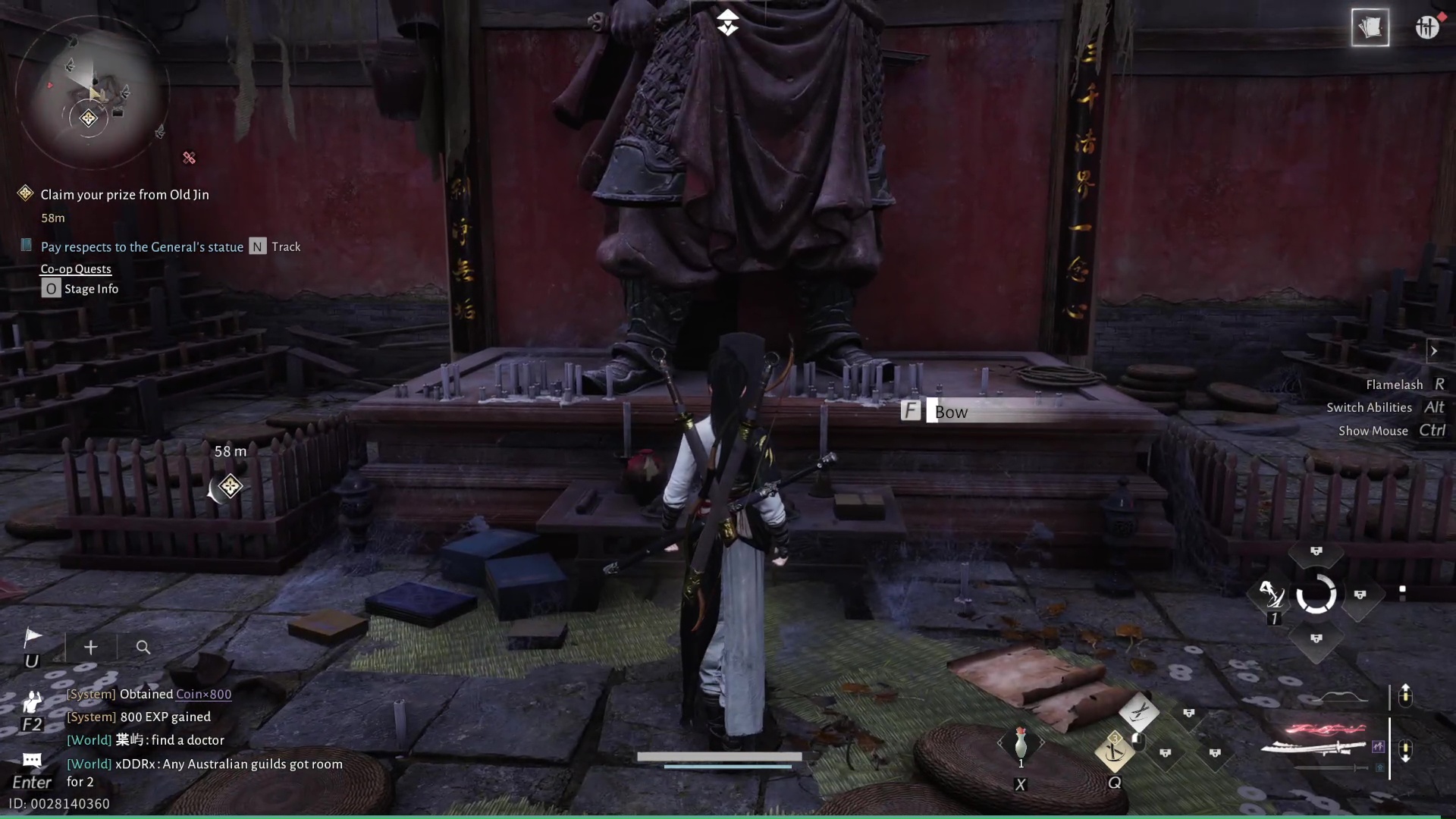Click the Coin×800 link in chat
Screen dimensions: 1456x819
point(203,694)
